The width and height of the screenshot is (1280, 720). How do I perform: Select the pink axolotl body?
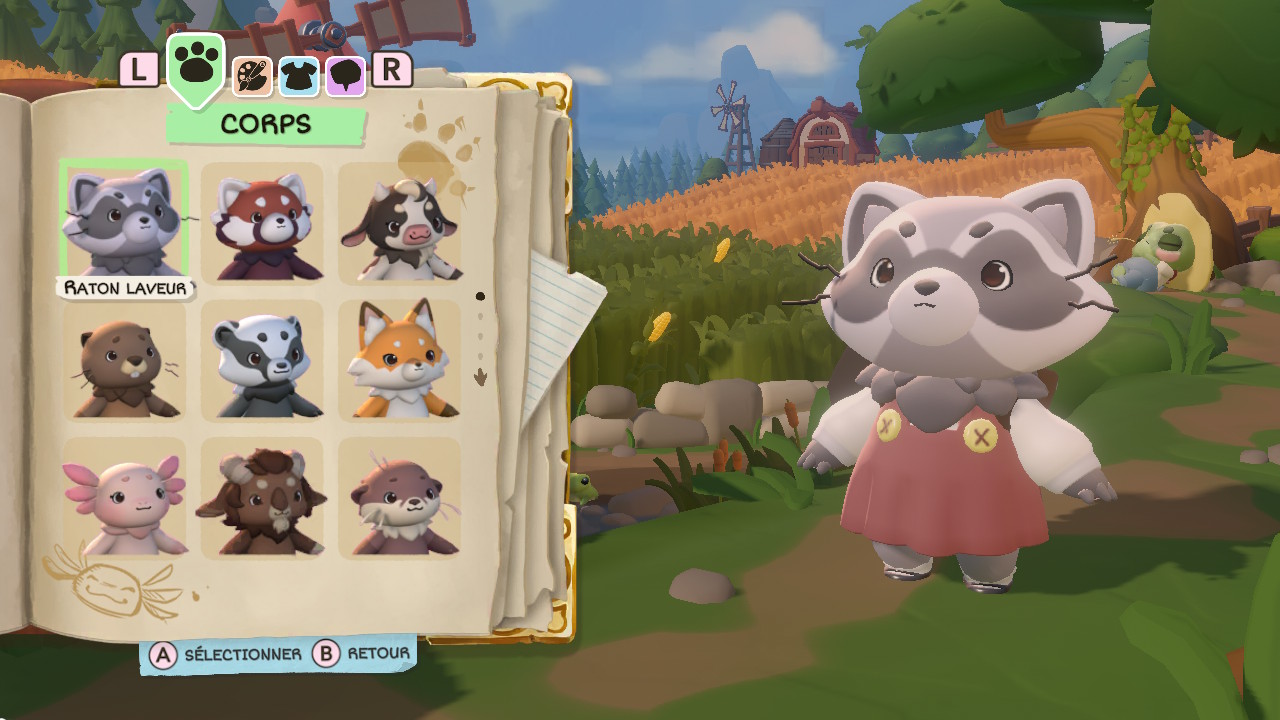pyautogui.click(x=124, y=498)
